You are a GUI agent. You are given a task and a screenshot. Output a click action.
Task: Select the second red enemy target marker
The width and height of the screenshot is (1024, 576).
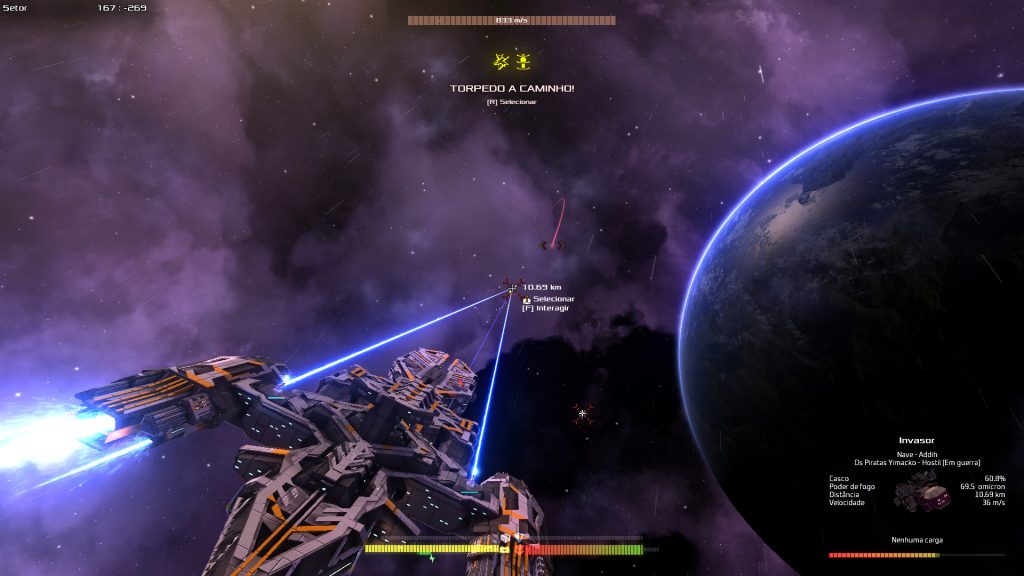pyautogui.click(x=583, y=413)
